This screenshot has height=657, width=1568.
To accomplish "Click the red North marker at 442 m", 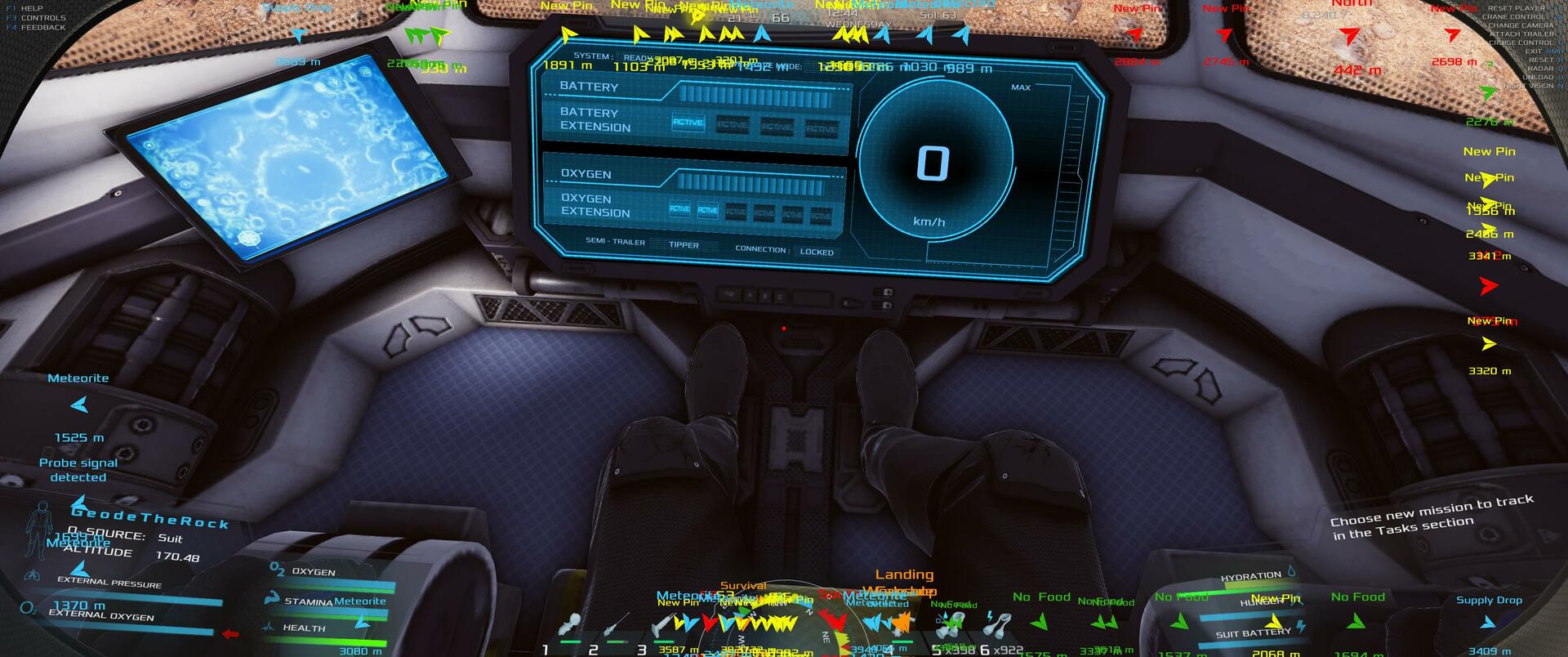I will 1351,37.
